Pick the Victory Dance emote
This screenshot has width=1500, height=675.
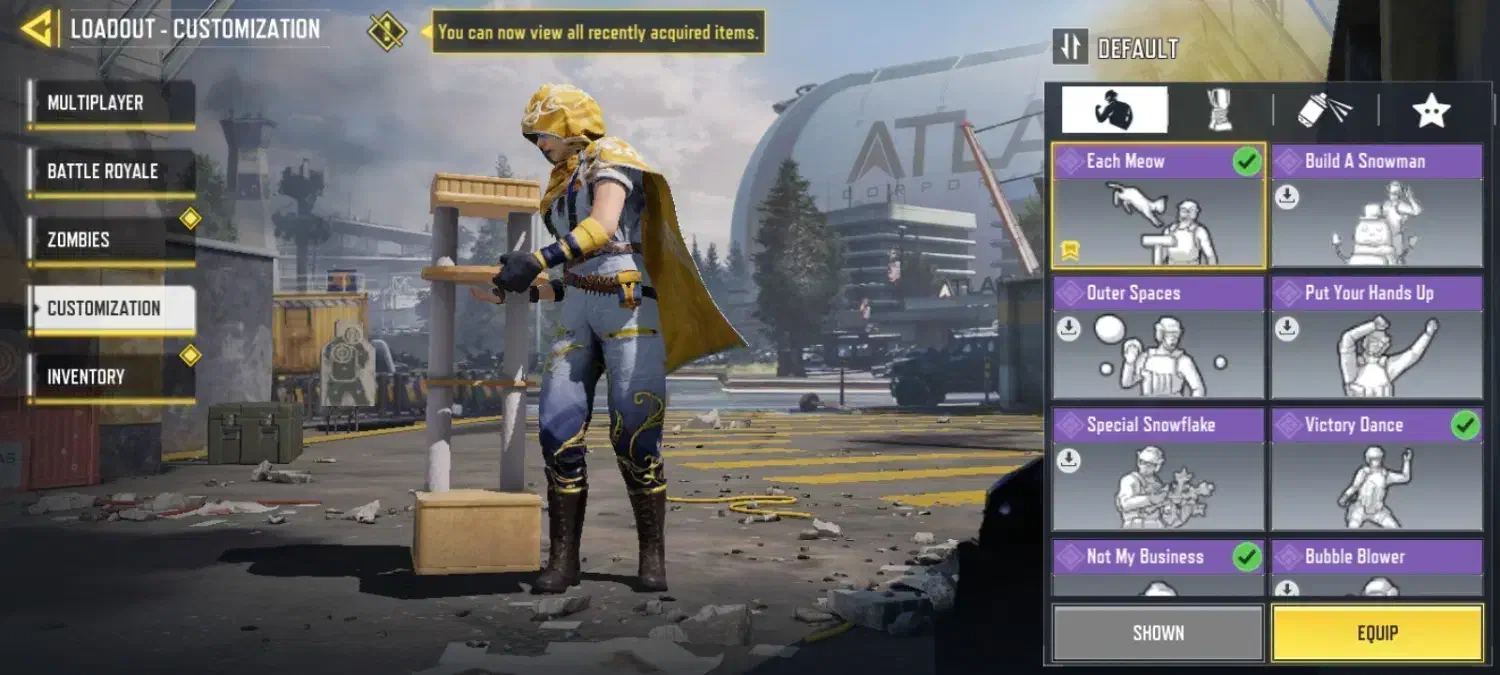(1377, 470)
